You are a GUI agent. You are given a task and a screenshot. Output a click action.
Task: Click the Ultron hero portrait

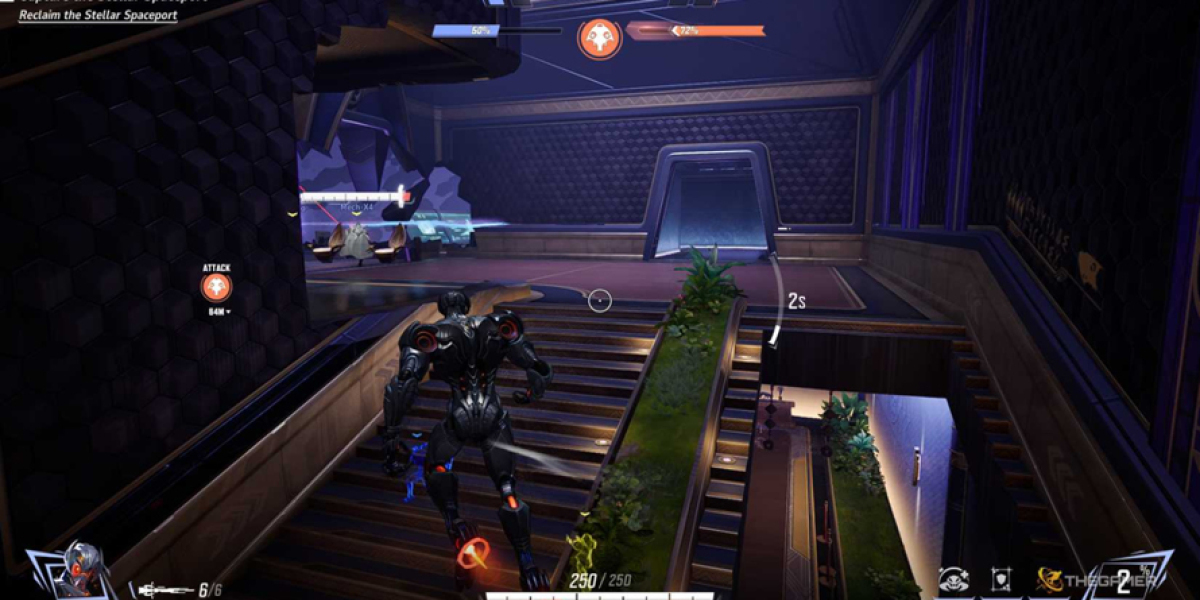point(72,571)
